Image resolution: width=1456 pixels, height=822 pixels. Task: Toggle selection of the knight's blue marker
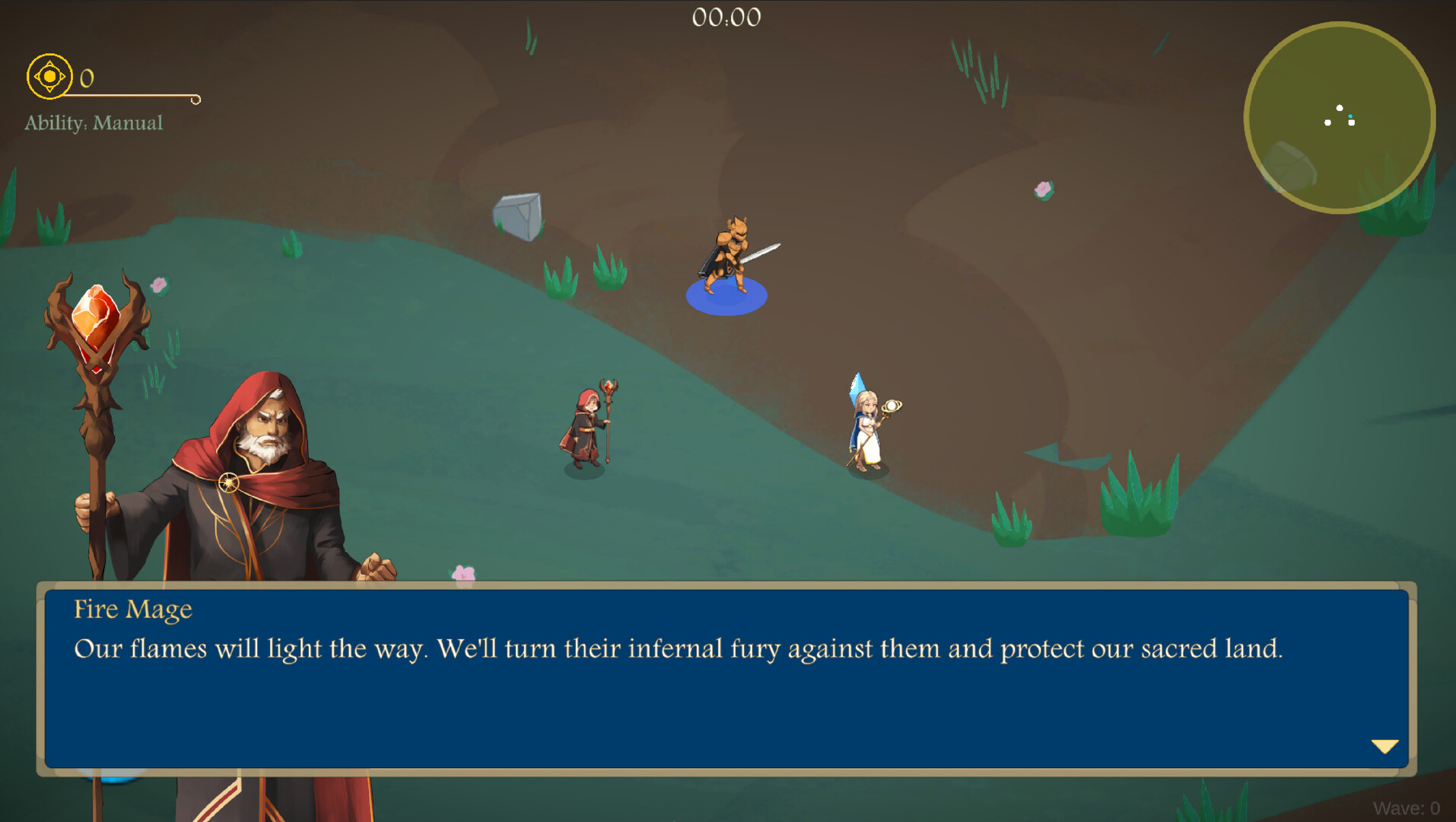(x=728, y=297)
